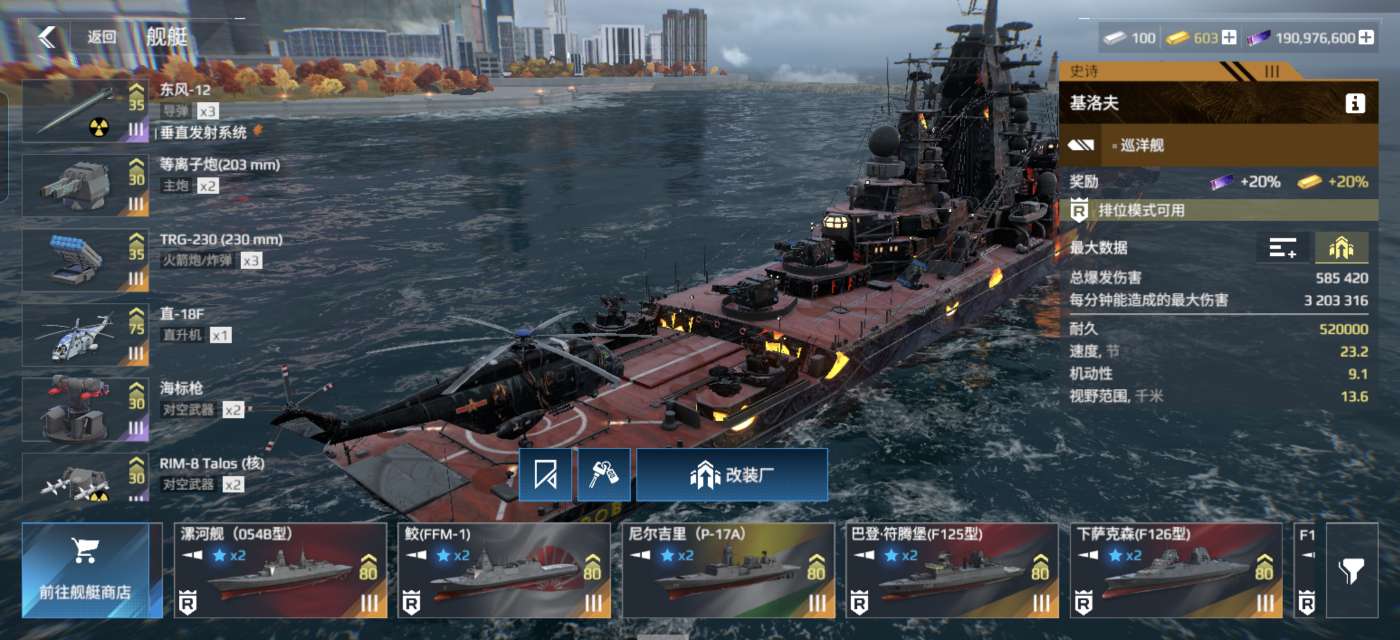Click the keys icon button
Viewport: 1400px width, 640px height.
(x=604, y=475)
